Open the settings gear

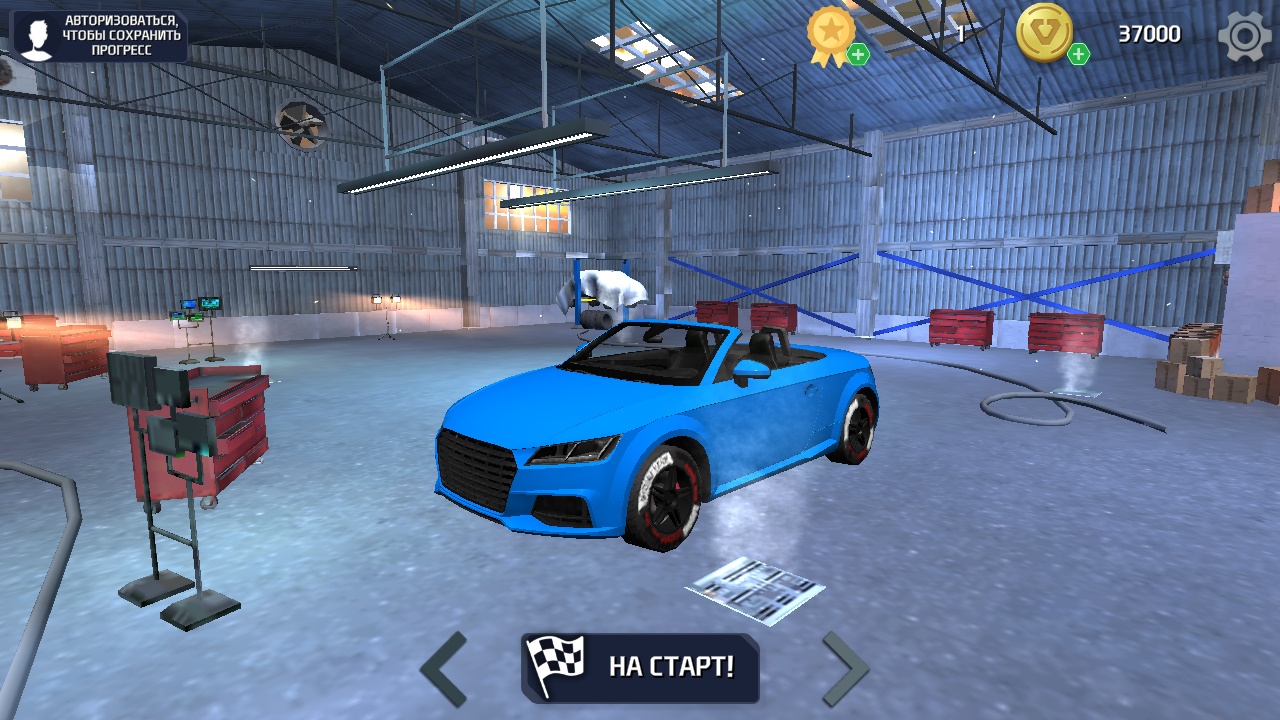coord(1243,33)
